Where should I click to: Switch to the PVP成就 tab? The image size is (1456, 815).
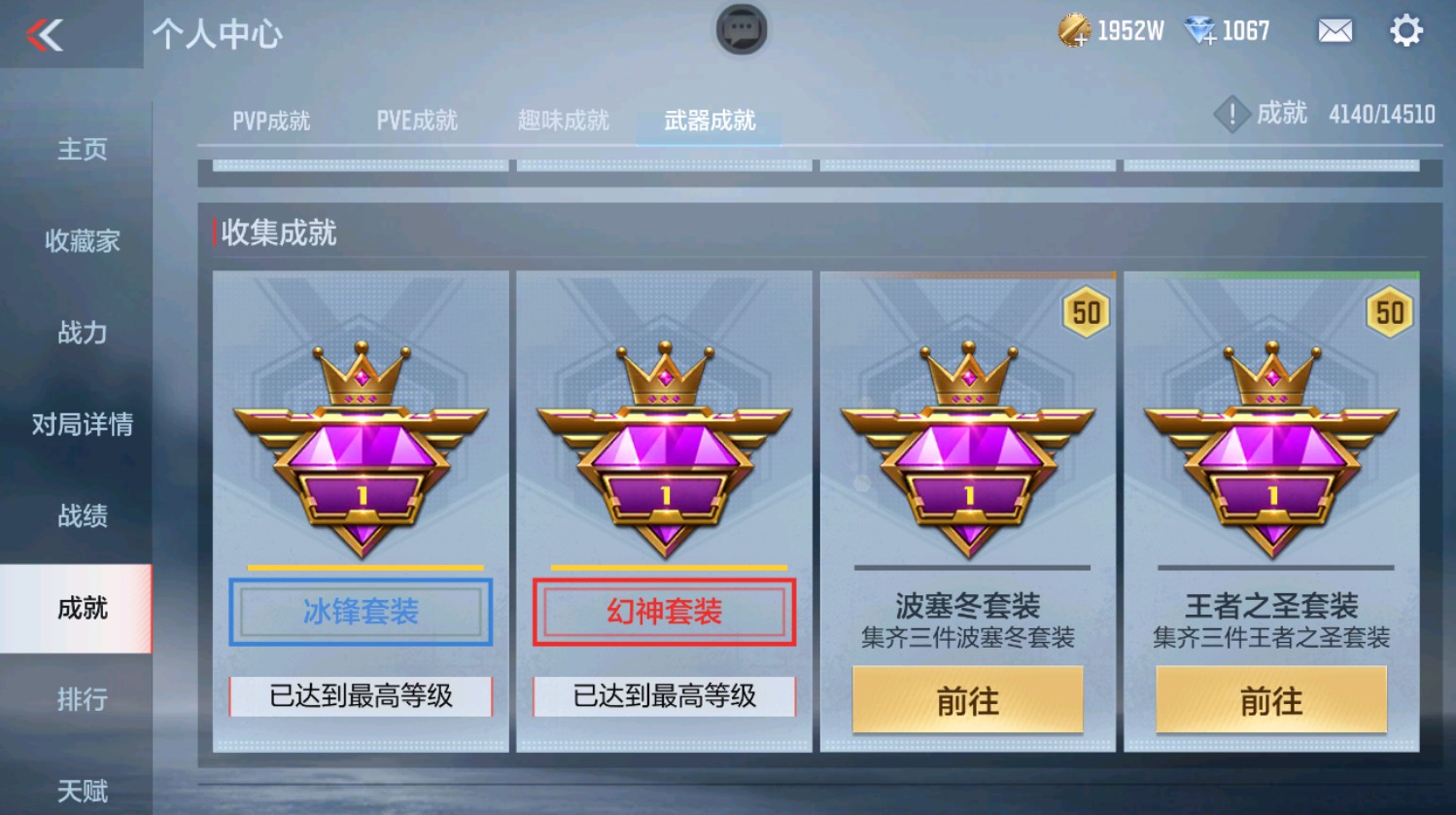(270, 121)
